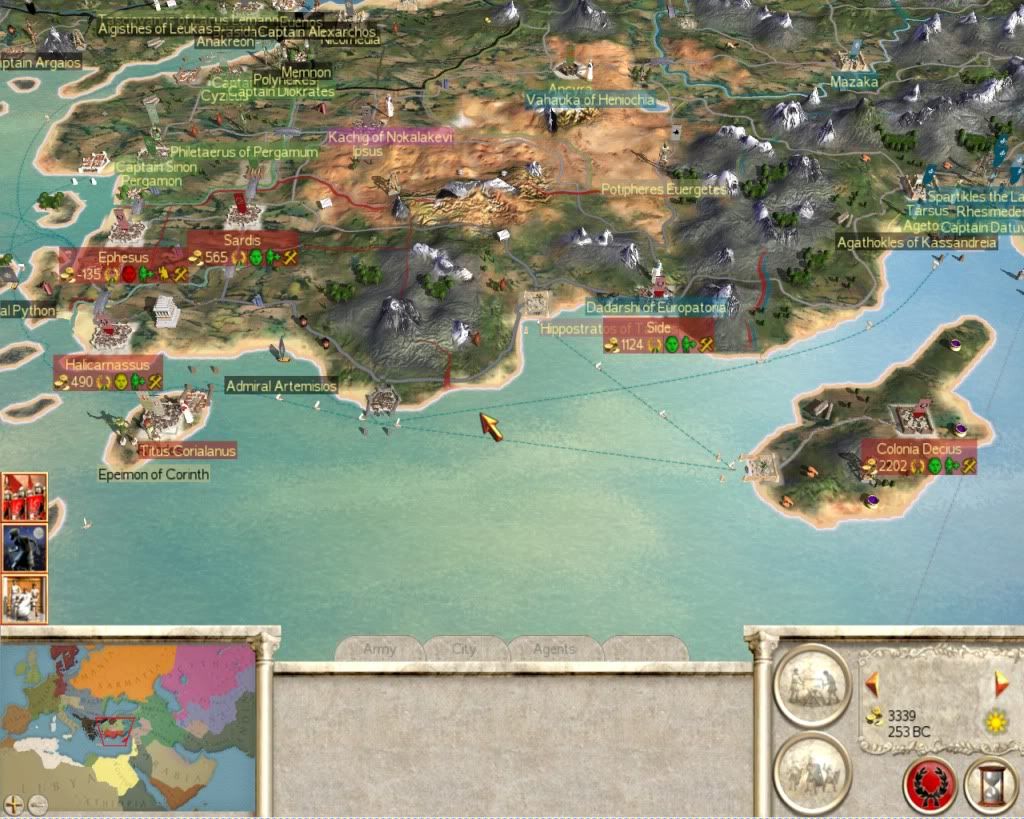Select previous item with left red arrow
The width and height of the screenshot is (1024, 819).
(872, 684)
